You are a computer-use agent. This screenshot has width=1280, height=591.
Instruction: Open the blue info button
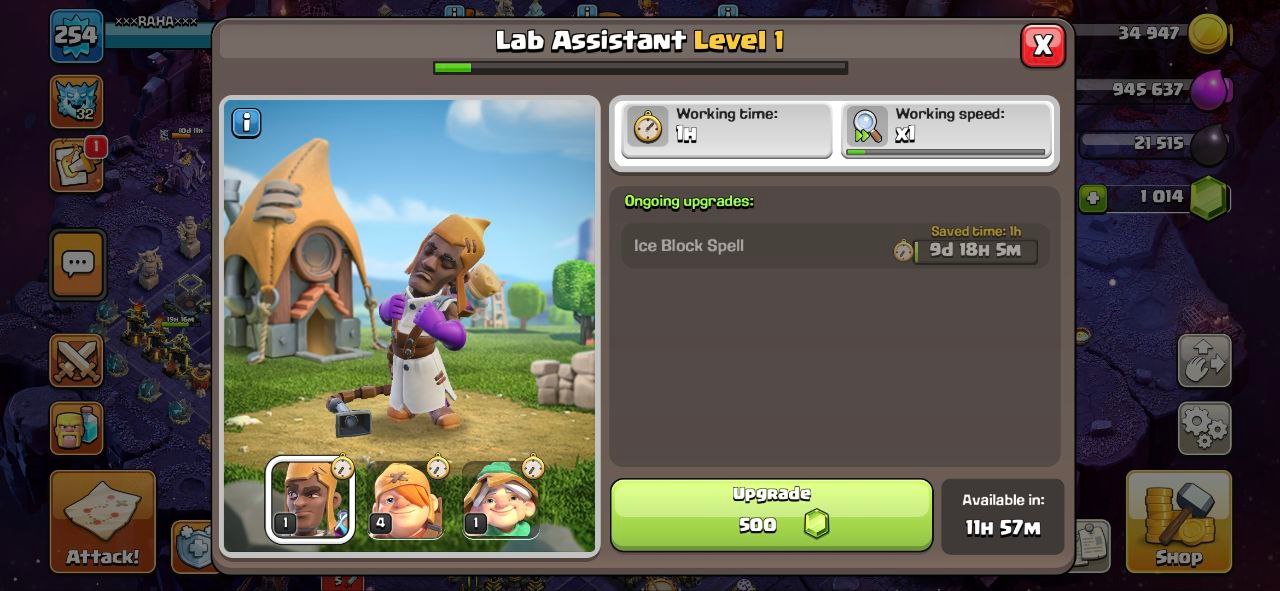click(x=246, y=123)
